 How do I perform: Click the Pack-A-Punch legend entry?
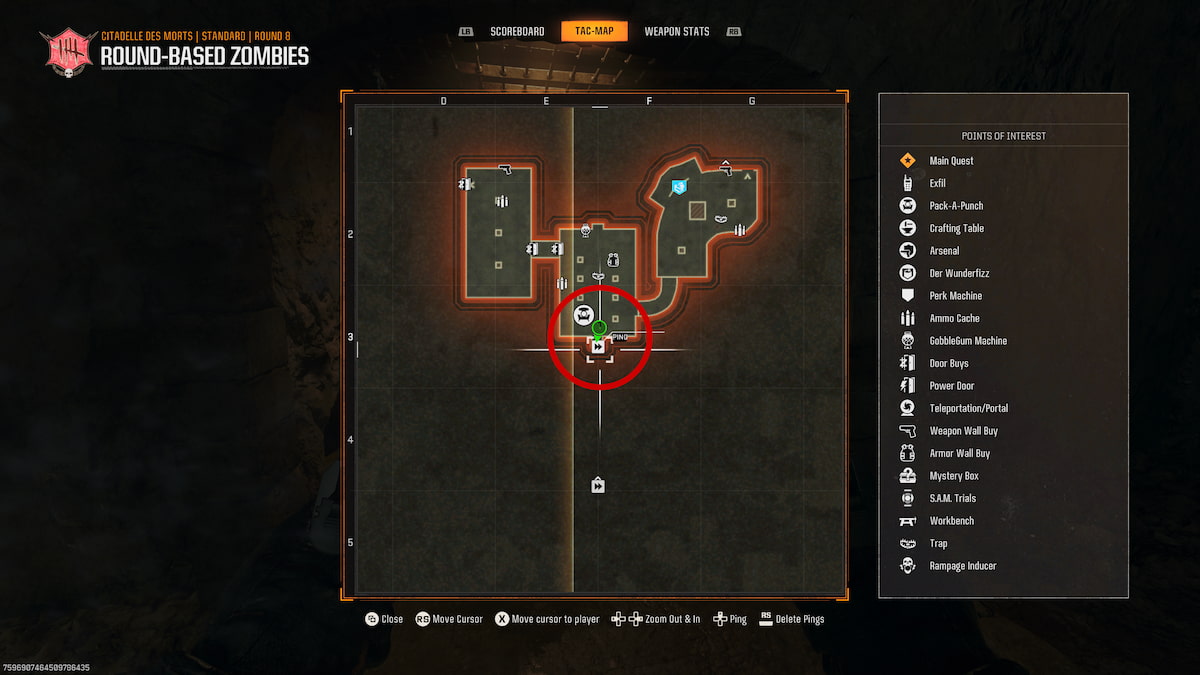click(x=955, y=206)
